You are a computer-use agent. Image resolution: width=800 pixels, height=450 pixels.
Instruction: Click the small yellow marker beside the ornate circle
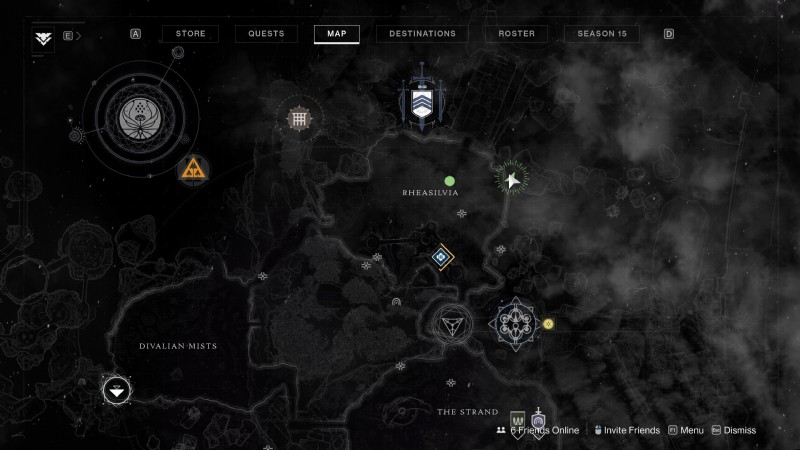[548, 323]
